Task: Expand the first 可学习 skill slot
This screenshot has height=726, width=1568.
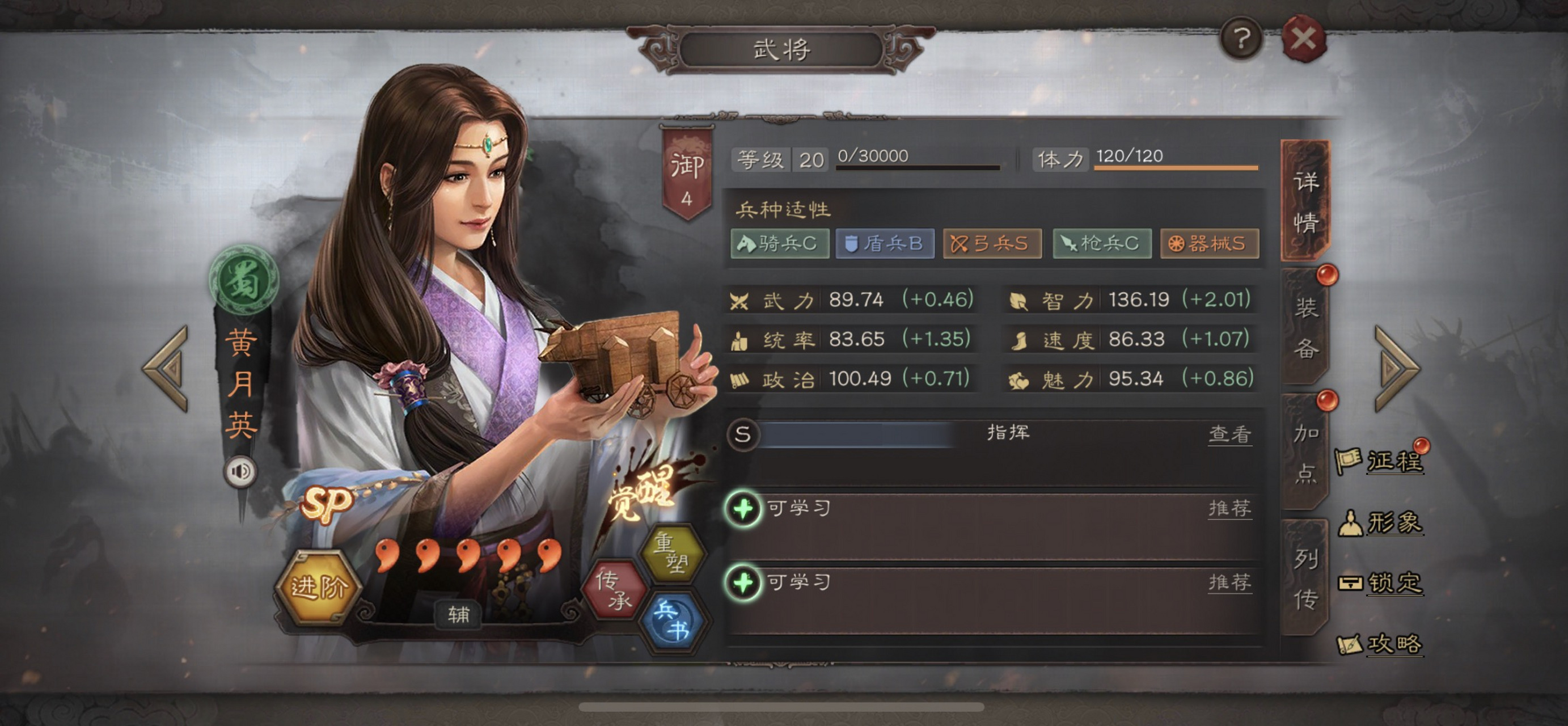Action: (744, 511)
